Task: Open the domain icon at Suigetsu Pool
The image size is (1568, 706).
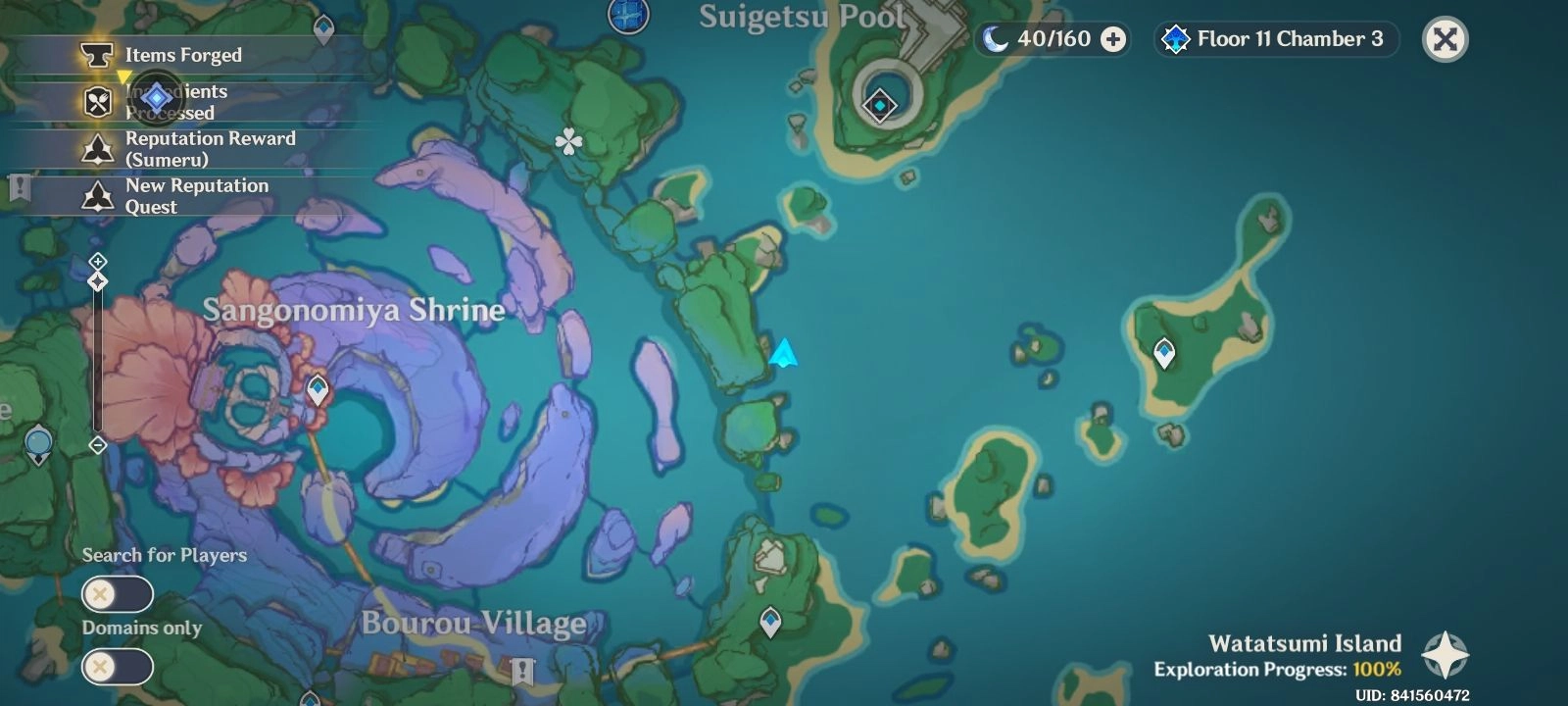Action: [x=879, y=102]
